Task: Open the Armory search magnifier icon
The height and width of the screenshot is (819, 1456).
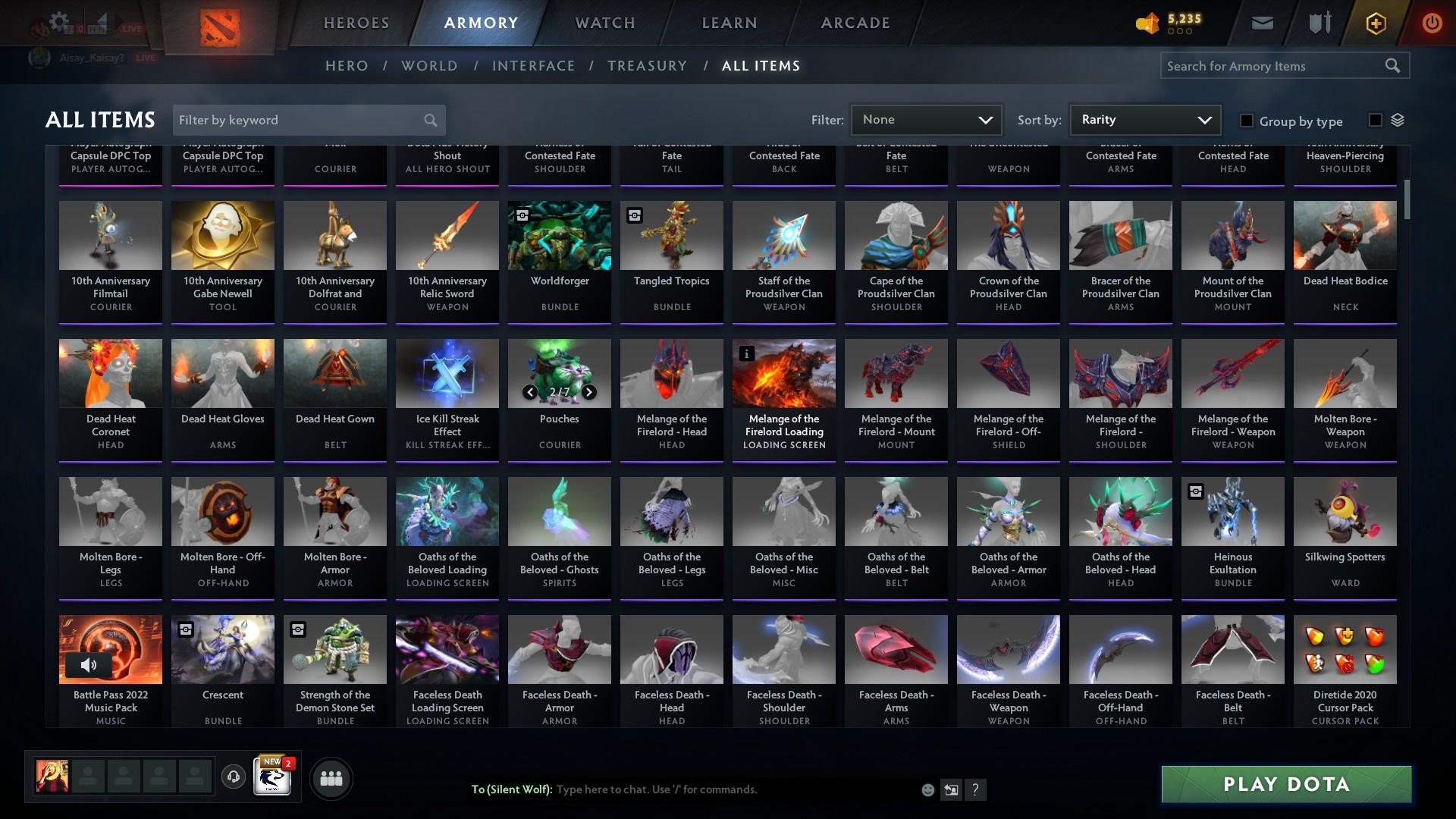Action: coord(1394,66)
